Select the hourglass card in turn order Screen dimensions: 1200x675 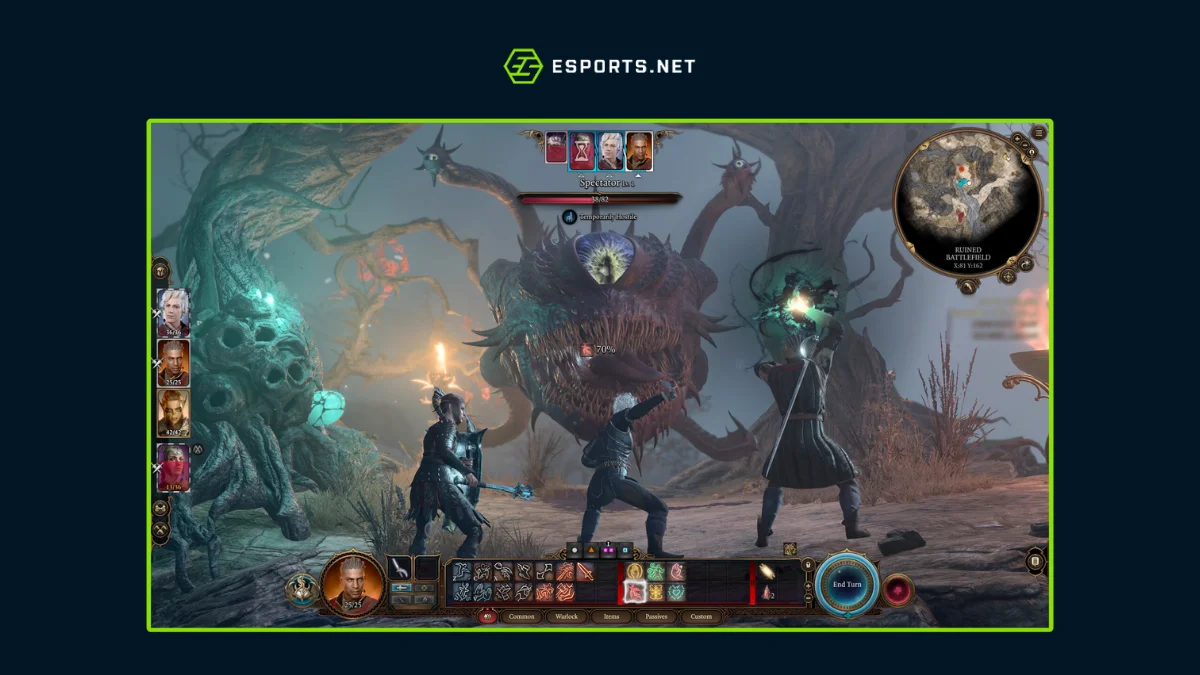coord(582,150)
